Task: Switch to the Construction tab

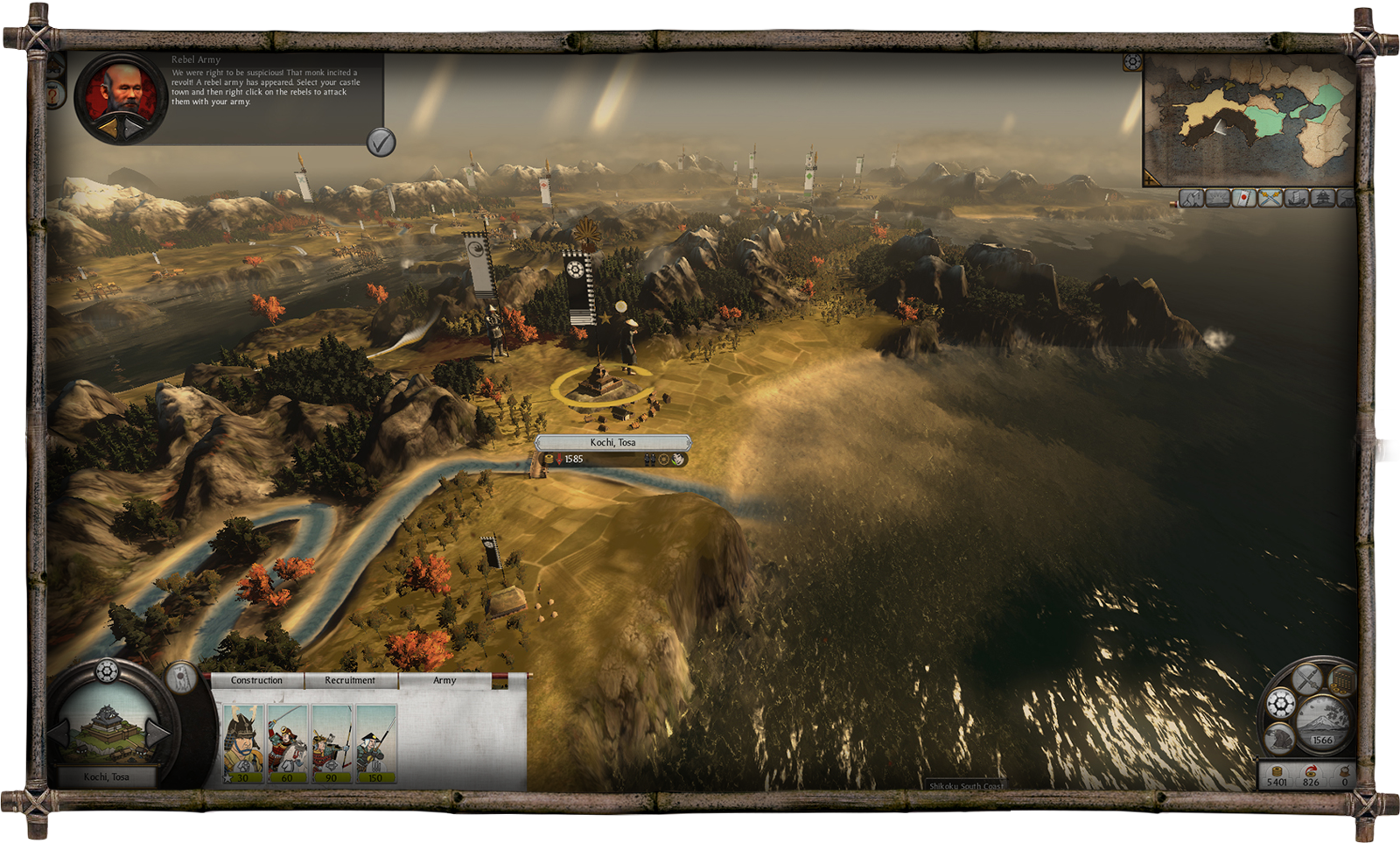Action: point(256,680)
